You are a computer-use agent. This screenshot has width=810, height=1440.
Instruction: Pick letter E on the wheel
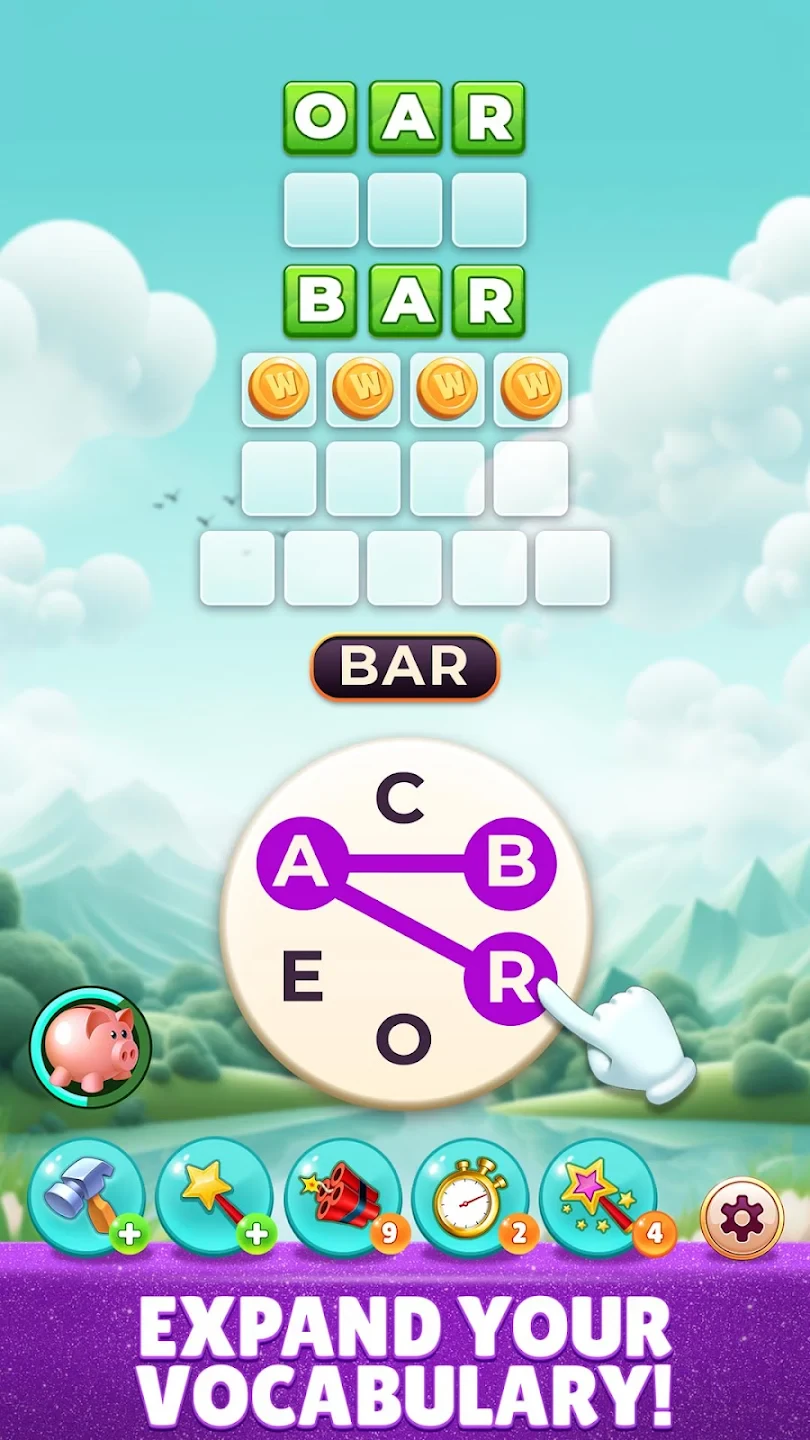point(302,978)
